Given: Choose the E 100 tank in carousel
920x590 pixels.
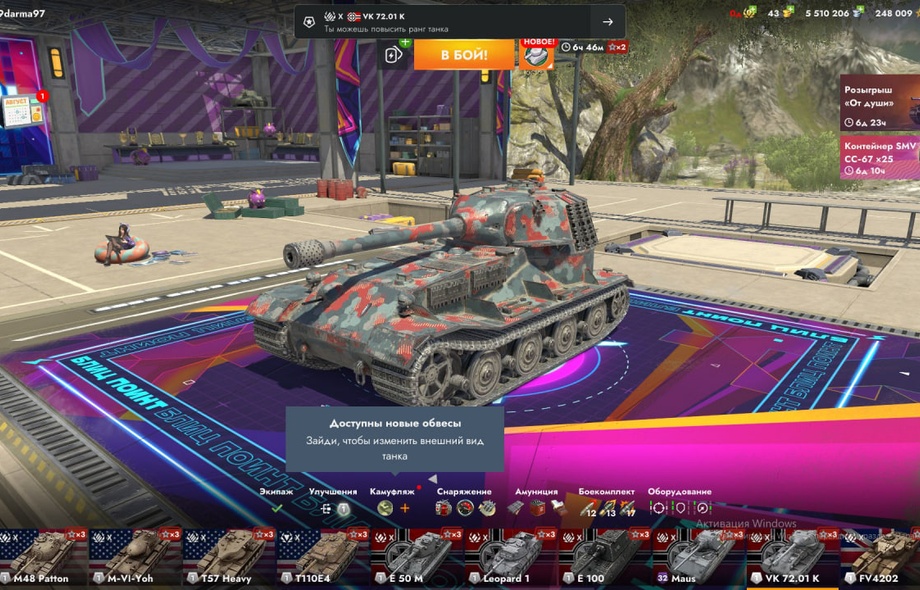Looking at the screenshot, I should point(603,558).
